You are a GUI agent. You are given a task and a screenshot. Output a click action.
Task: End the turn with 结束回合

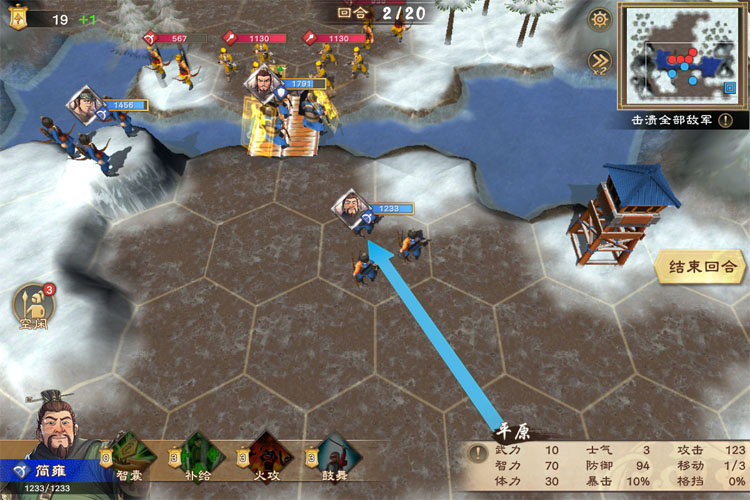[x=700, y=267]
